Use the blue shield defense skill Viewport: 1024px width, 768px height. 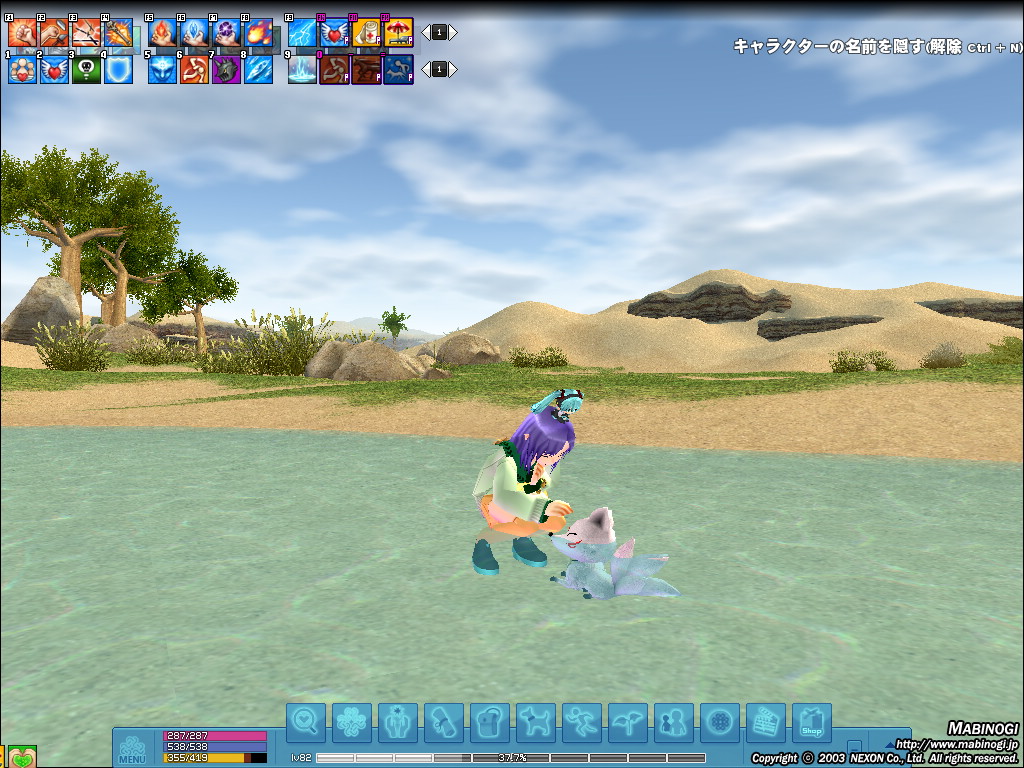[118, 69]
